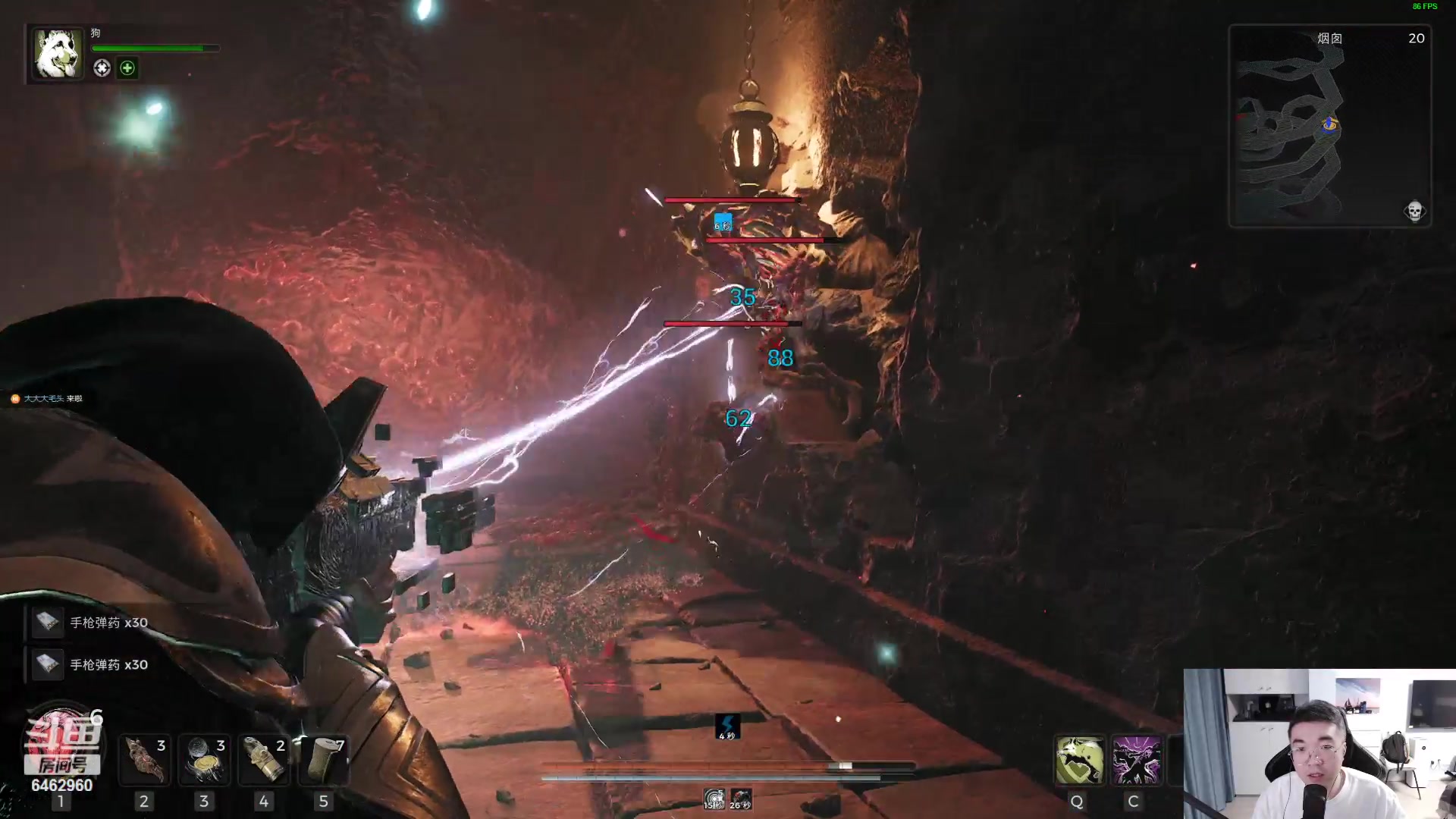This screenshot has height=819, width=1456.
Task: Use the coin and orb item in slot 3
Action: coord(204,760)
